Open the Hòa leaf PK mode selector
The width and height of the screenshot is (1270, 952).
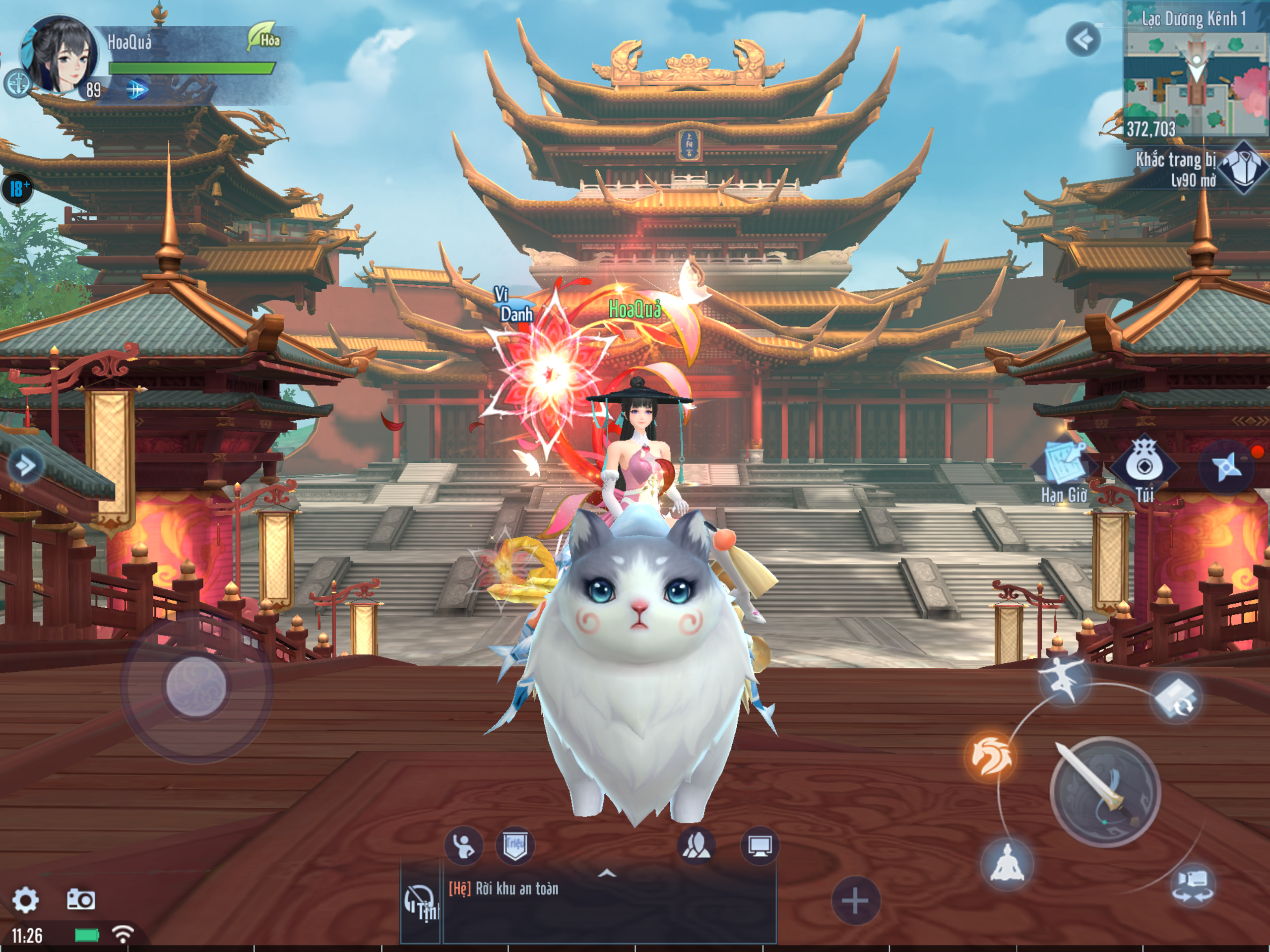(x=264, y=38)
